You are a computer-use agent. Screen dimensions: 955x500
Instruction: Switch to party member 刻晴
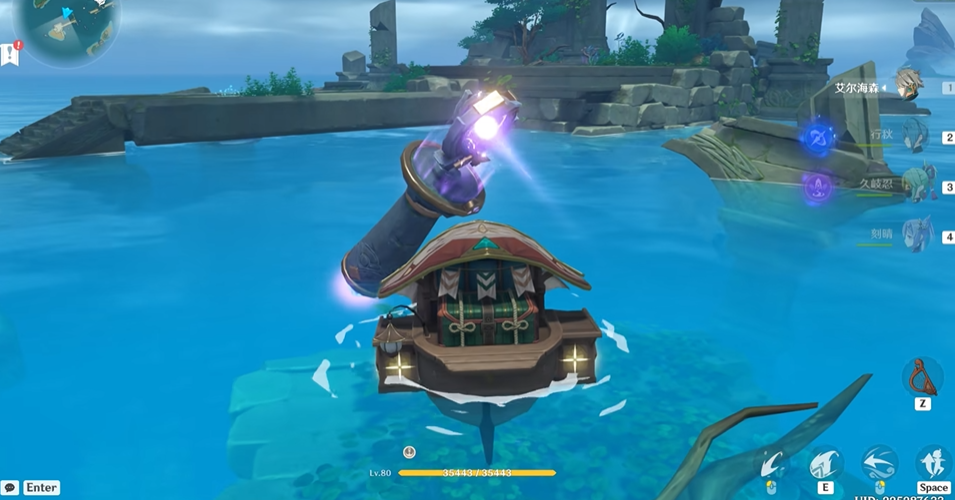tap(914, 234)
